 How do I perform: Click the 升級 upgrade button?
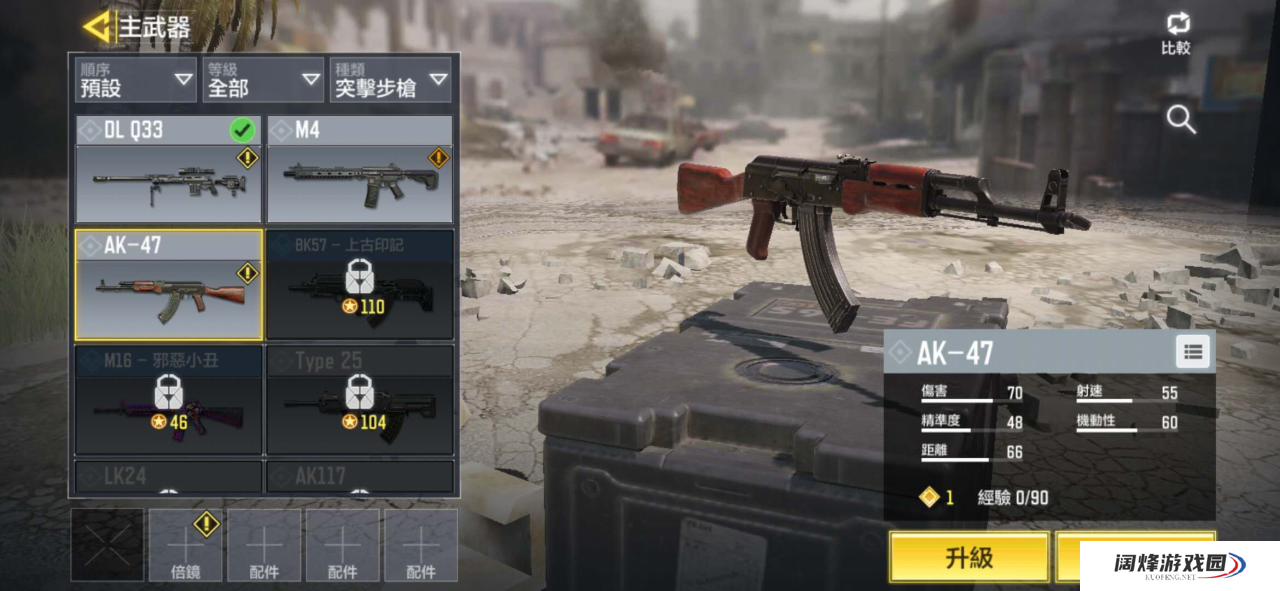[x=968, y=557]
